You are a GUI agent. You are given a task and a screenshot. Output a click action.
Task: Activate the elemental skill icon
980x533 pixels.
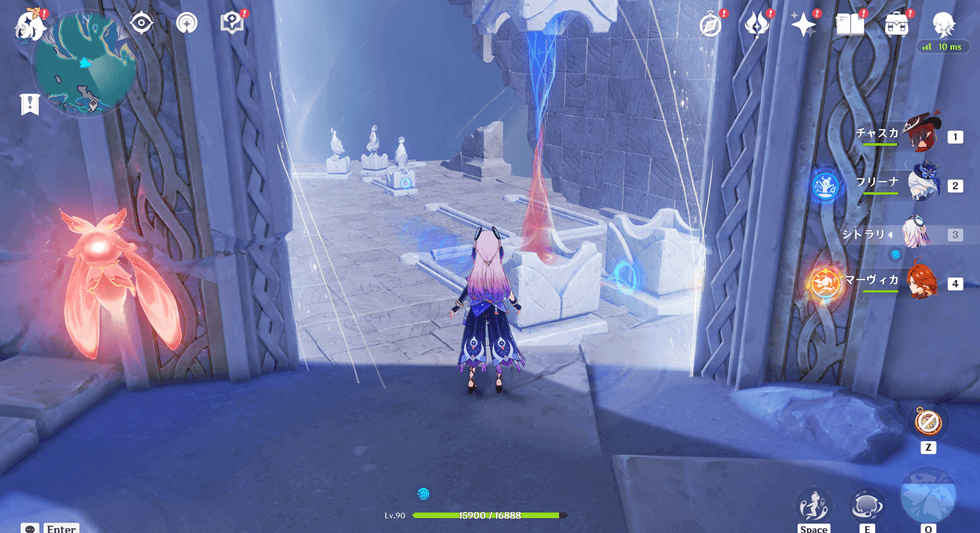coord(866,504)
